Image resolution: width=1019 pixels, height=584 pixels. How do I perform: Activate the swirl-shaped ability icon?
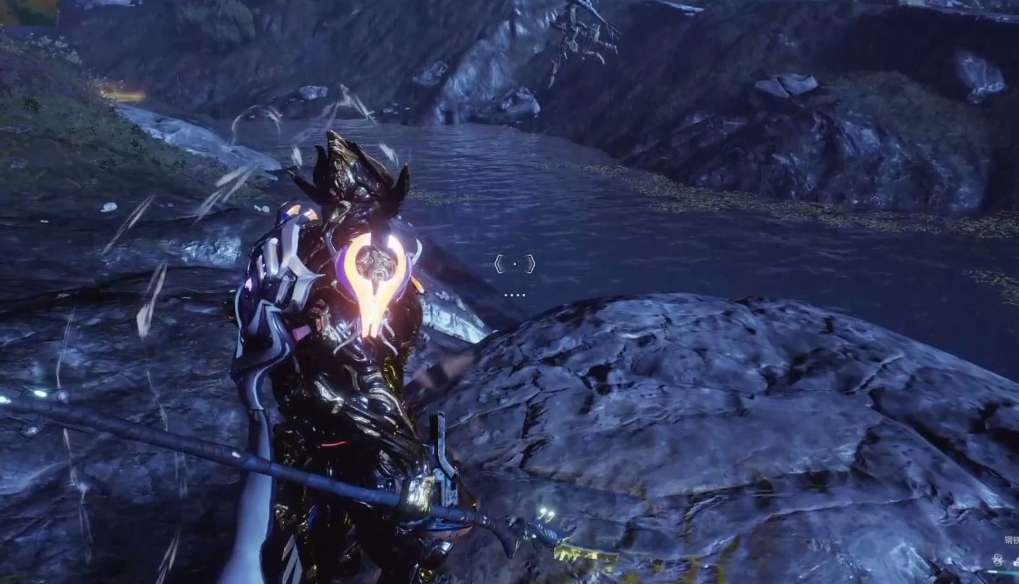(x=997, y=559)
